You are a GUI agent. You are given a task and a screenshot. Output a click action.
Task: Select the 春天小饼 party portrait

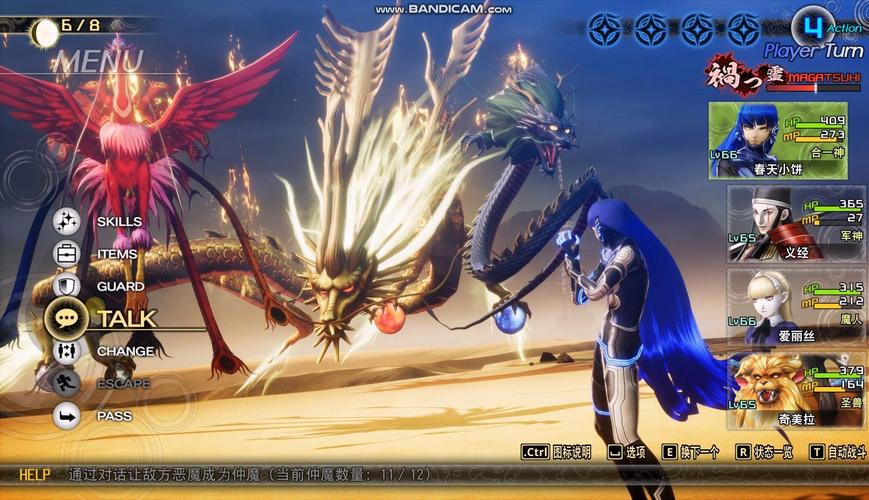778,139
